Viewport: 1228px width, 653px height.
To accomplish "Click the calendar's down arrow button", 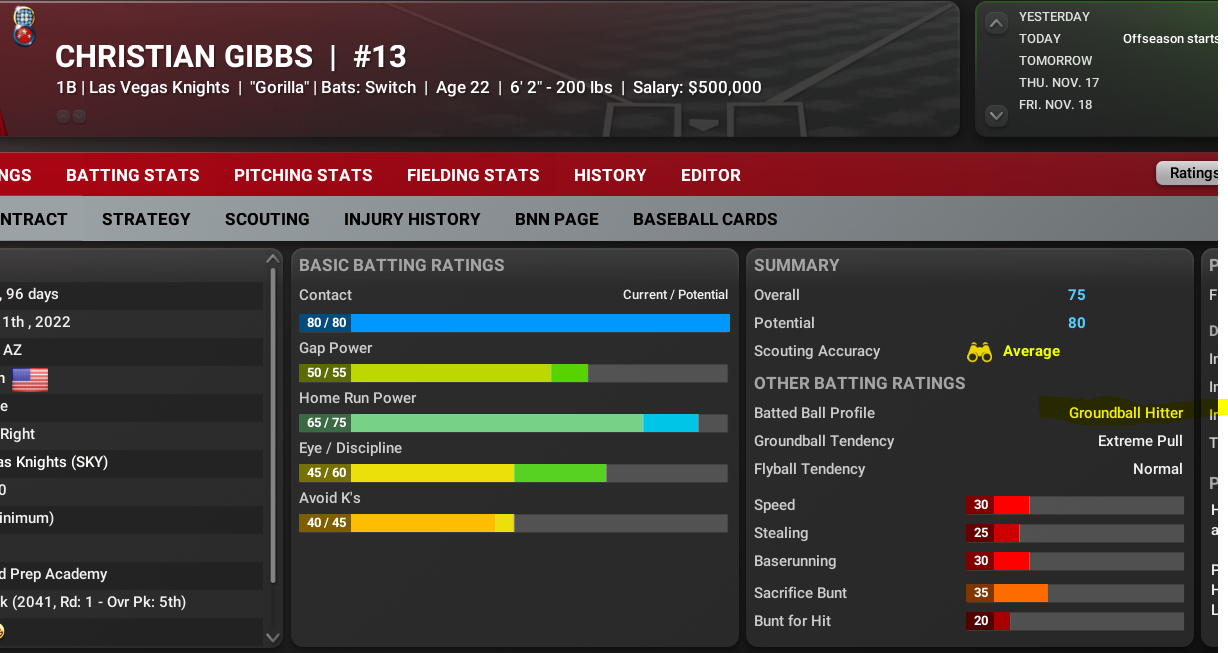I will [996, 115].
